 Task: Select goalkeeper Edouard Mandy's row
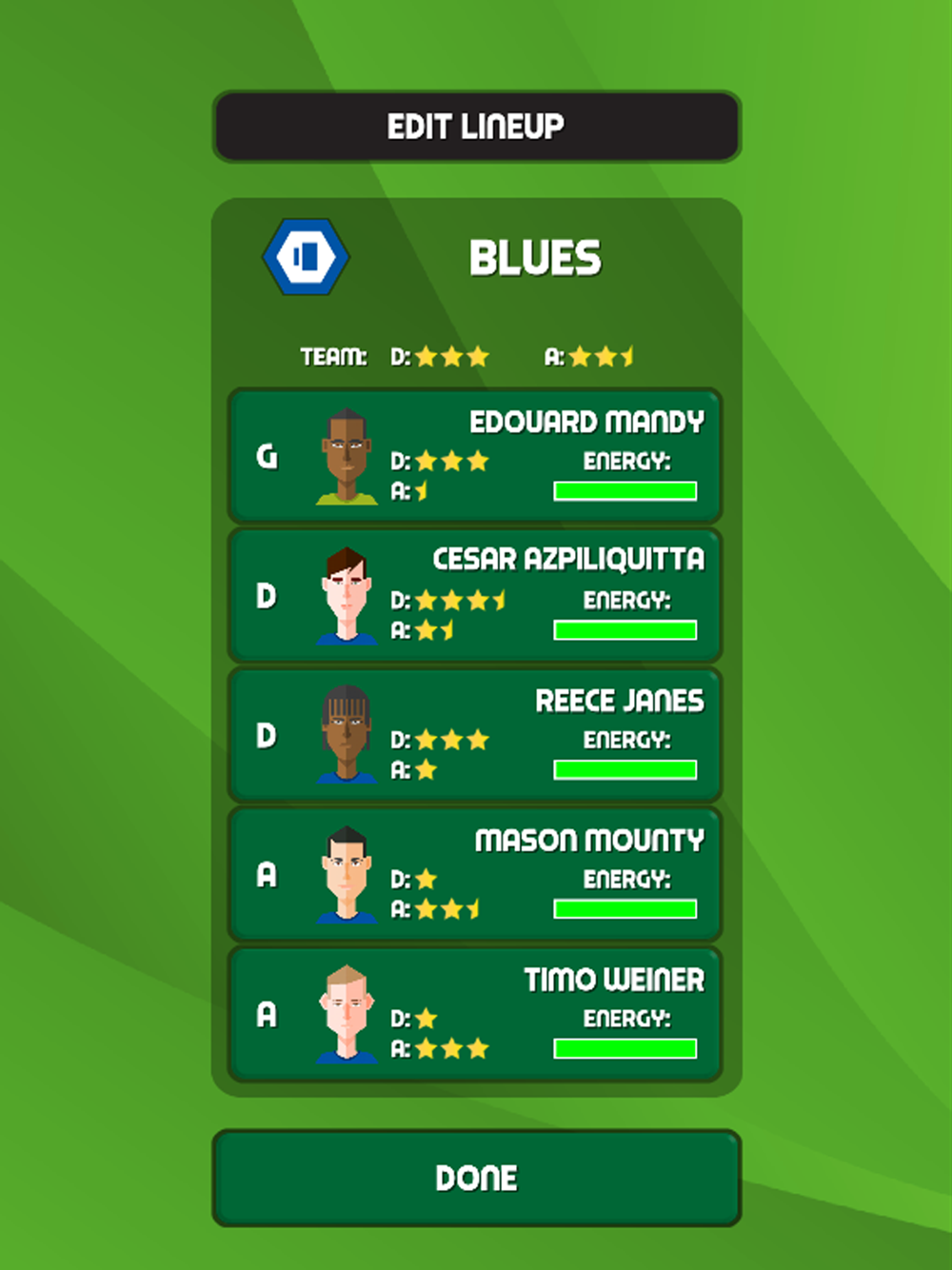pos(474,456)
